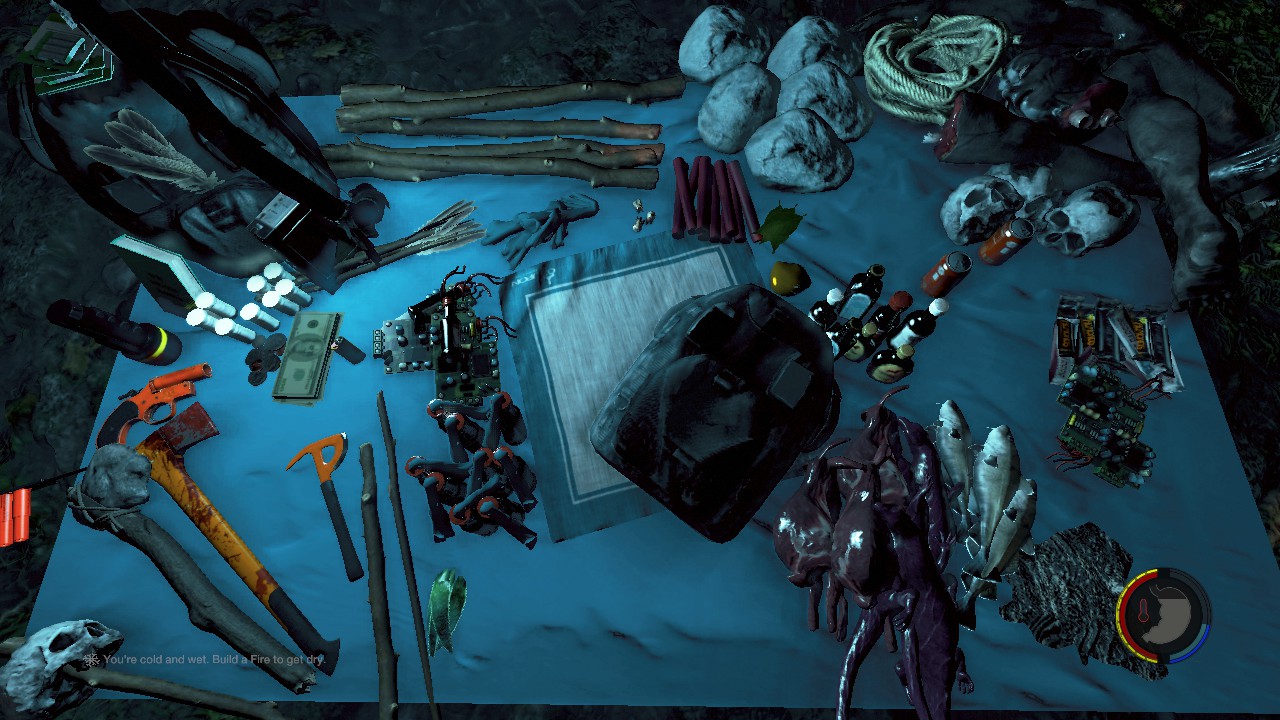The height and width of the screenshot is (720, 1280).
Task: Select the pile of sticks
Action: coord(498,130)
